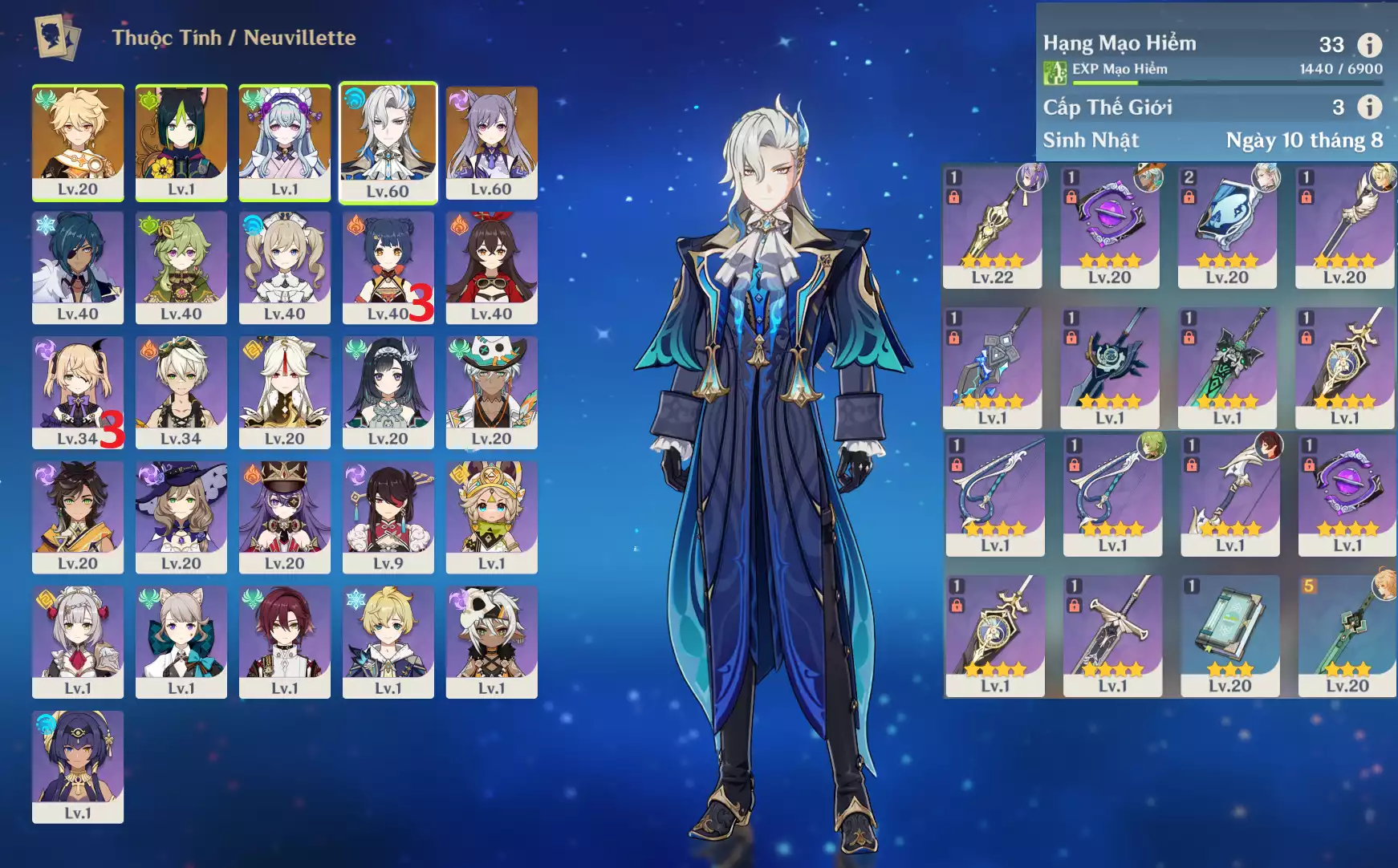Pick Beidou's Lv.9 character card
The height and width of the screenshot is (868, 1398).
click(388, 517)
